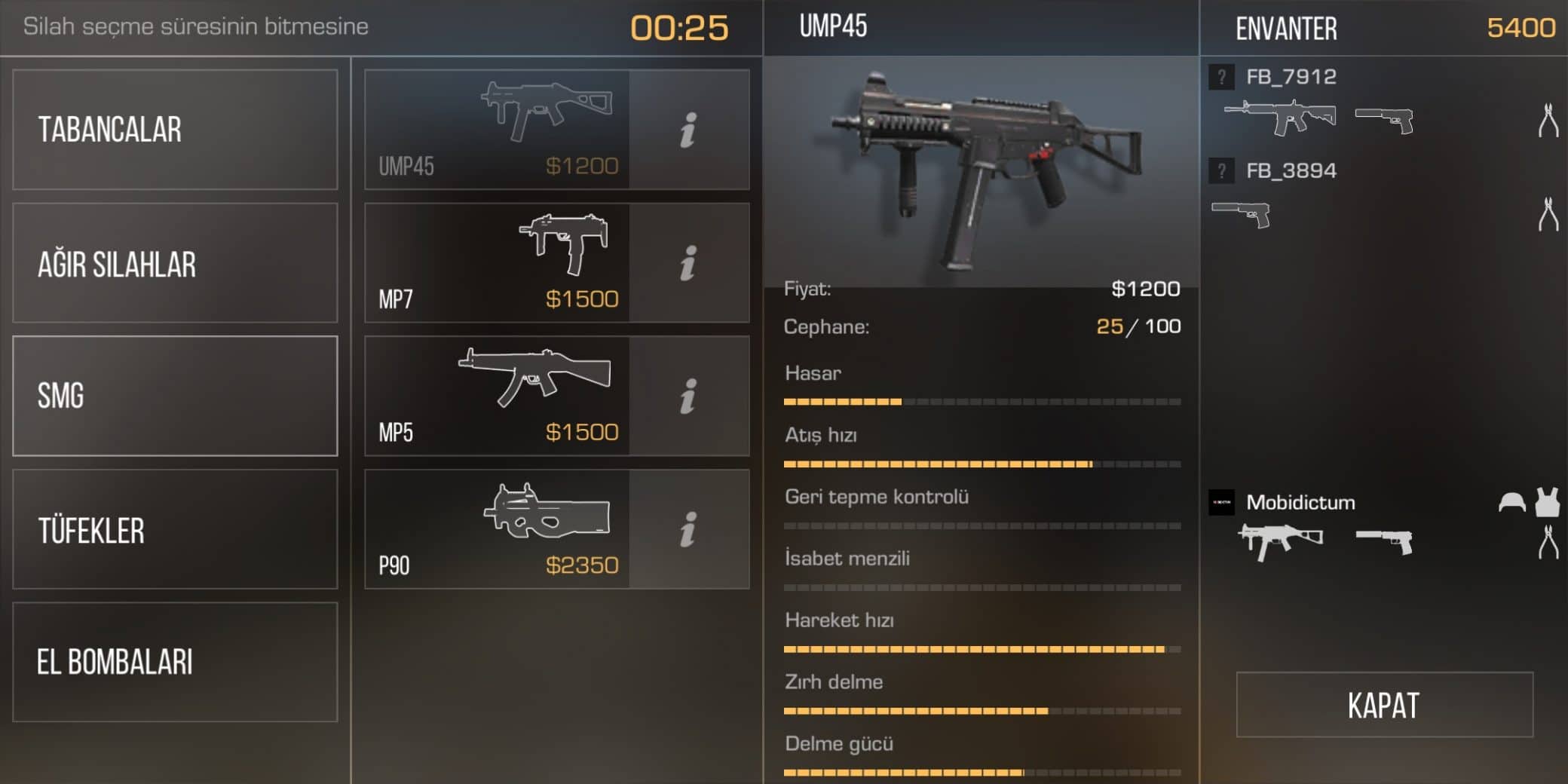Show info for the UMP45
1568x784 pixels.
pyautogui.click(x=688, y=130)
